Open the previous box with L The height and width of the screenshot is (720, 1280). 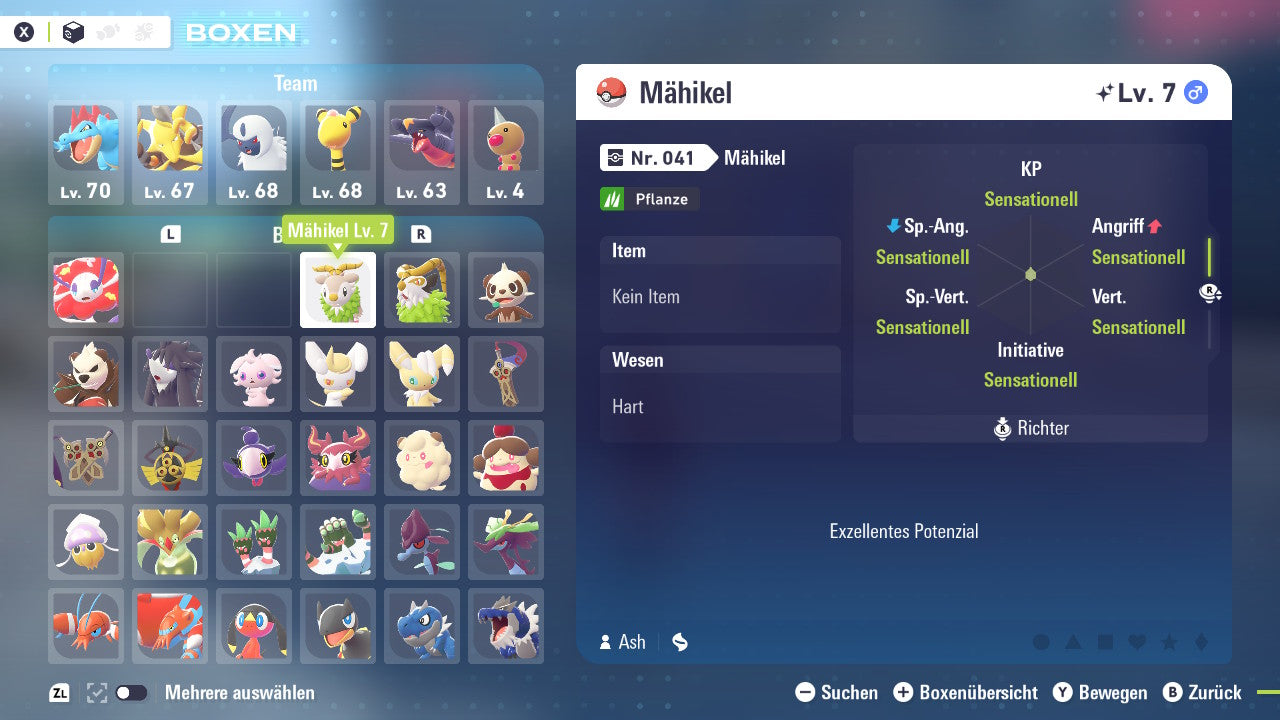click(171, 233)
